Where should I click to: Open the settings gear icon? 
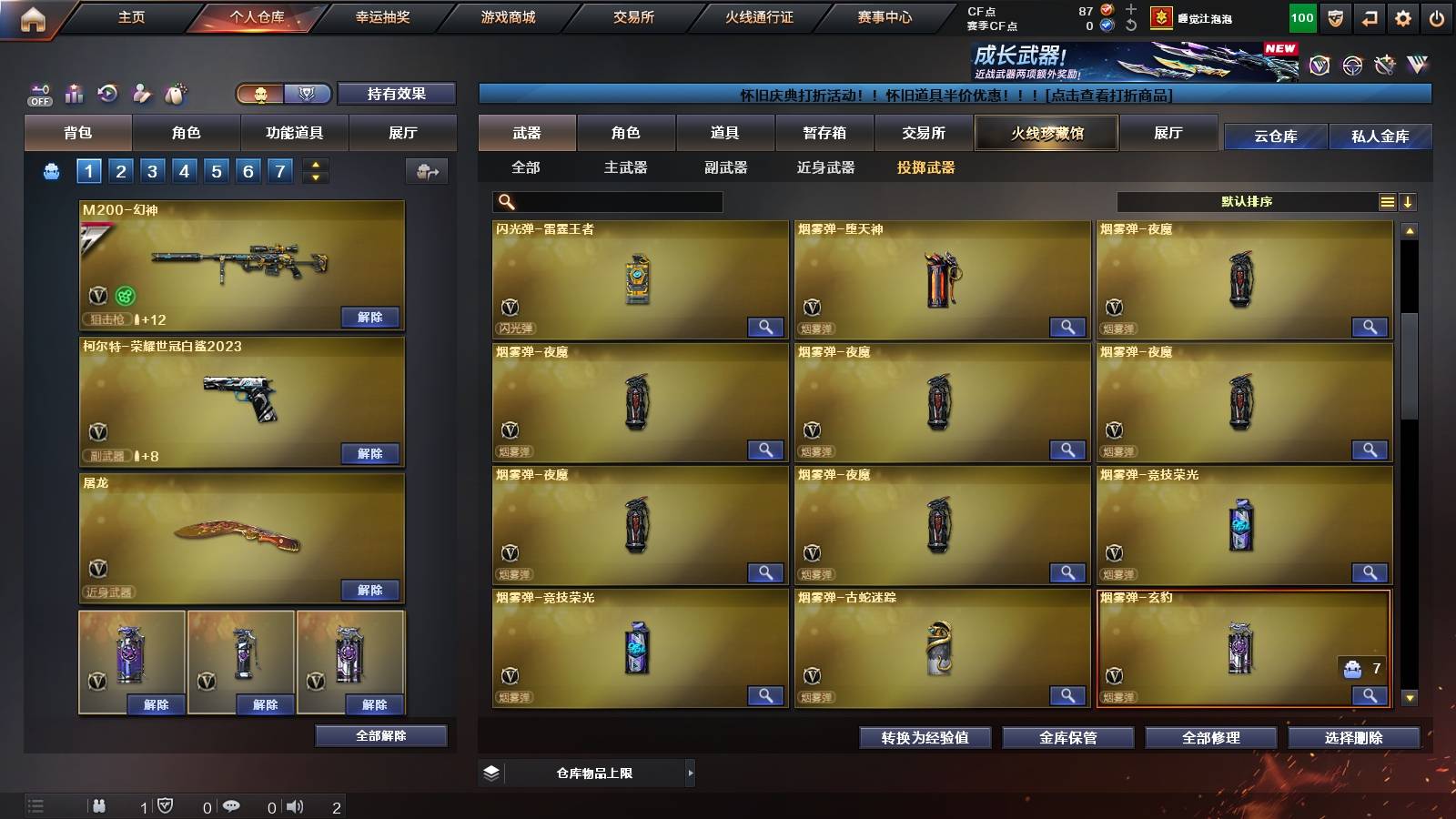click(1402, 17)
